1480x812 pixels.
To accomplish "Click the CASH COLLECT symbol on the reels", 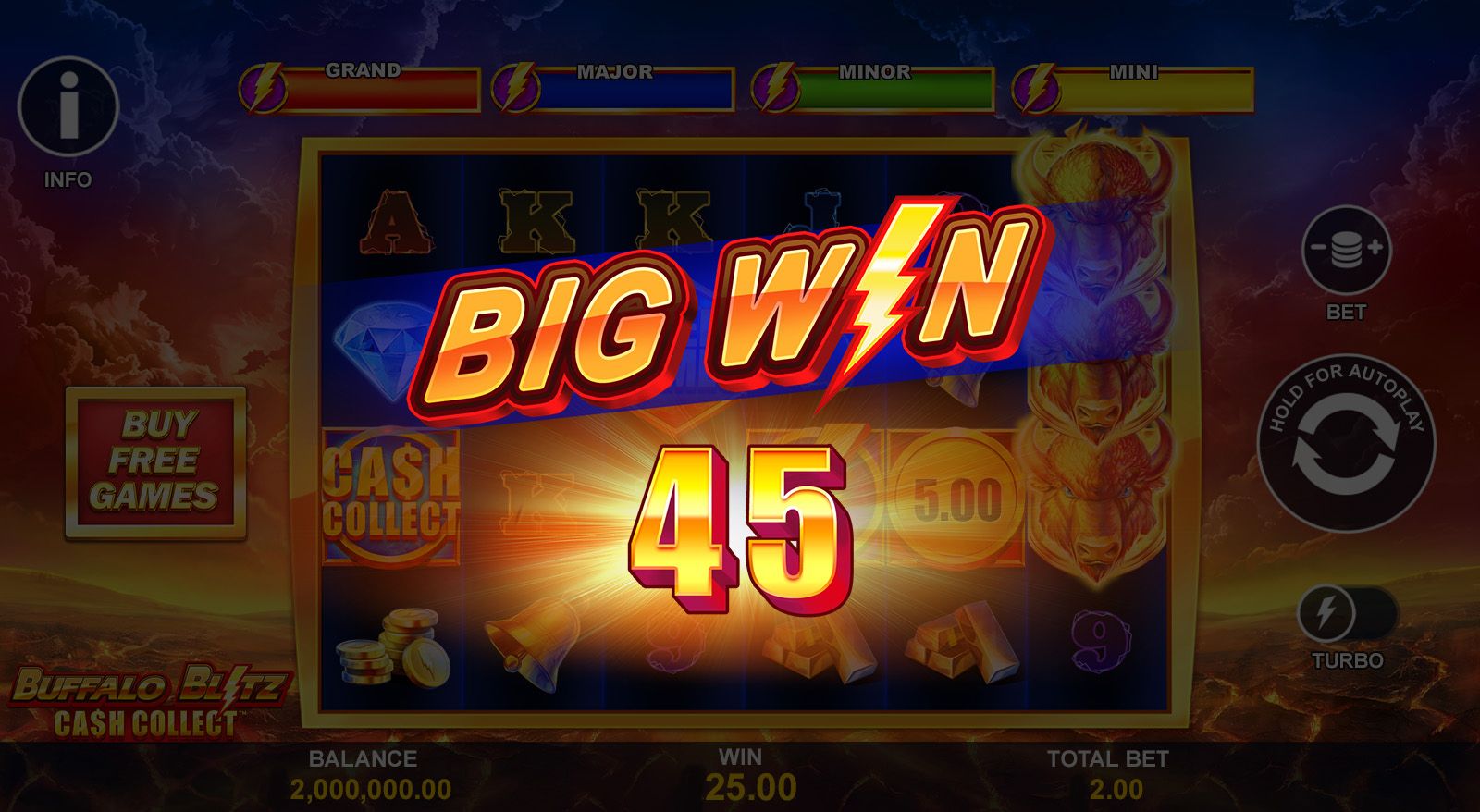I will click(x=392, y=495).
